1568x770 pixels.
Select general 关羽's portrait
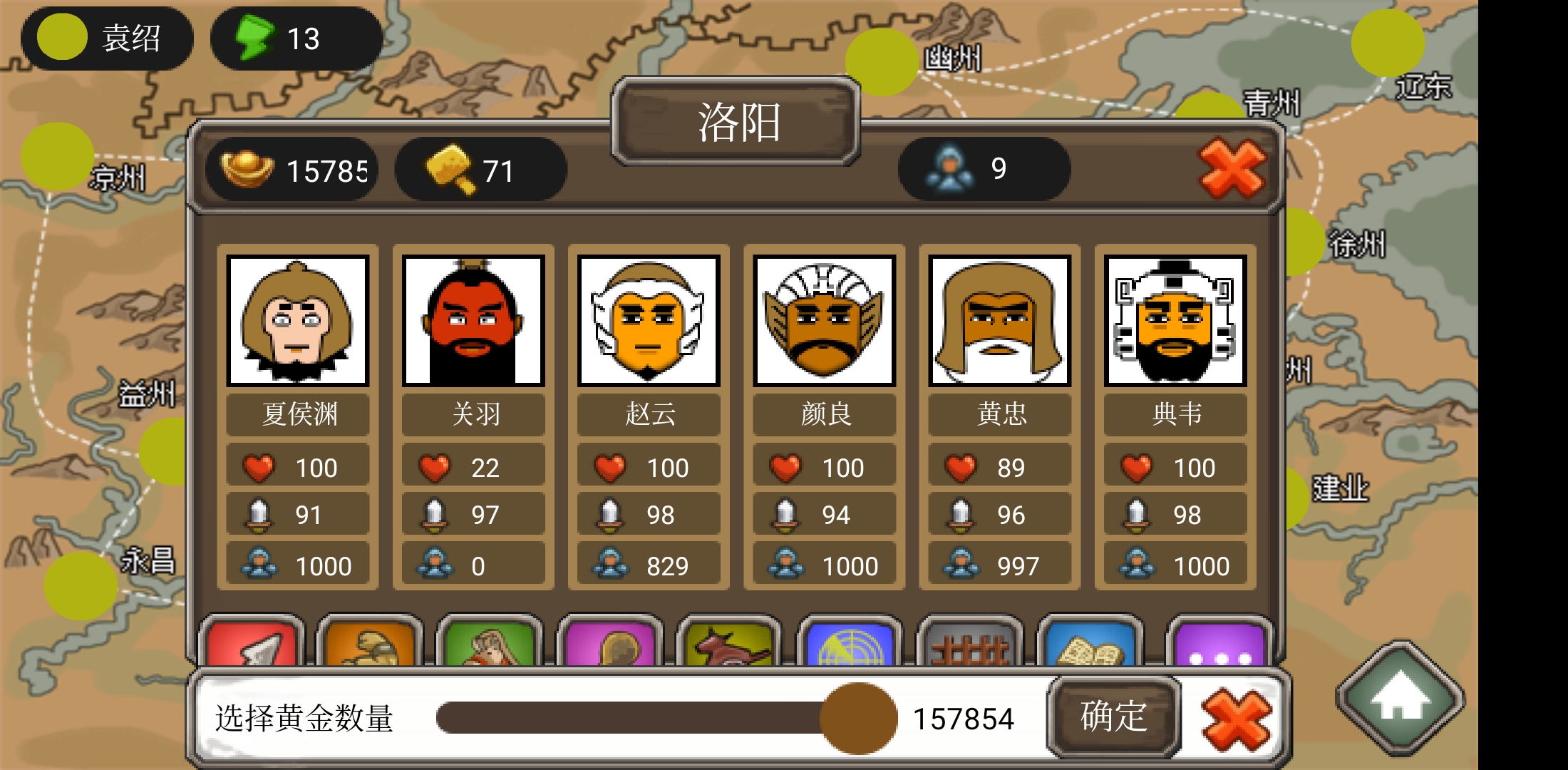[473, 323]
